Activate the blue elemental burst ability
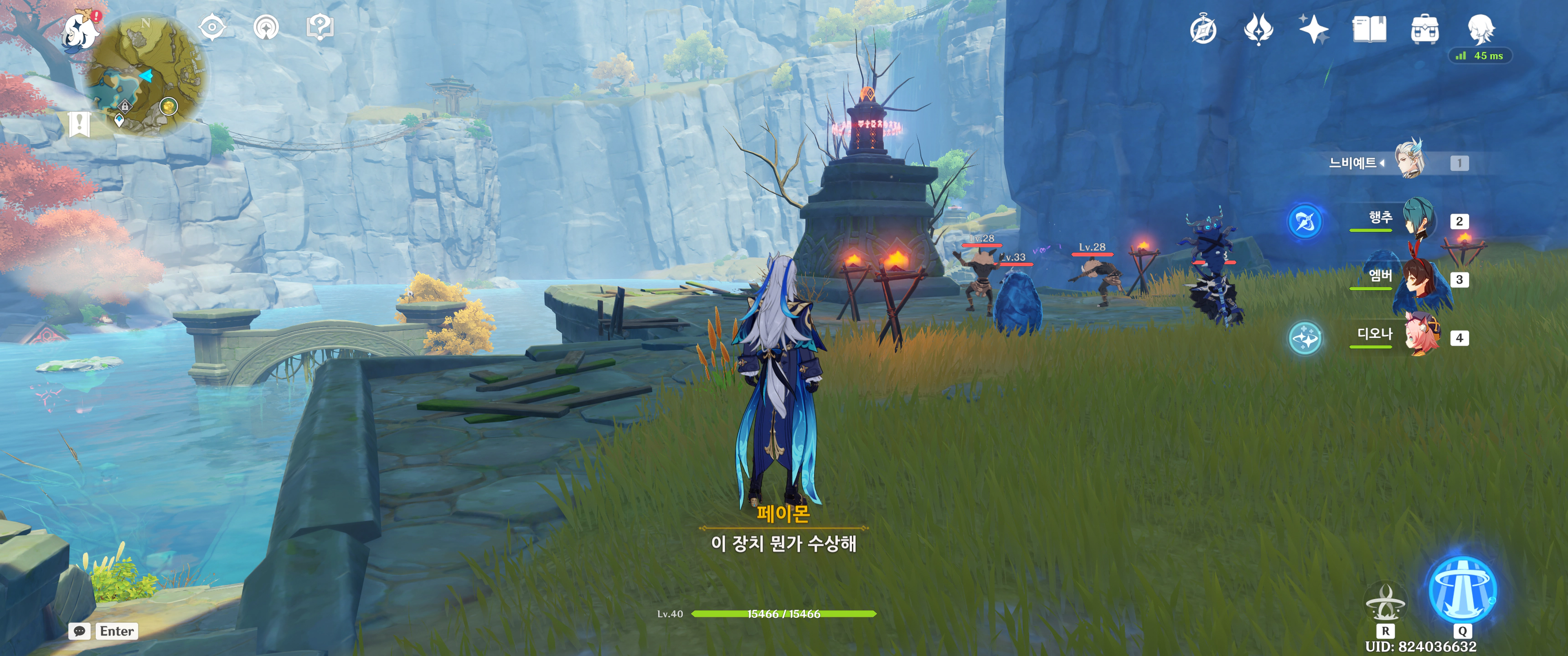Viewport: 1568px width, 656px height. pos(1462,589)
